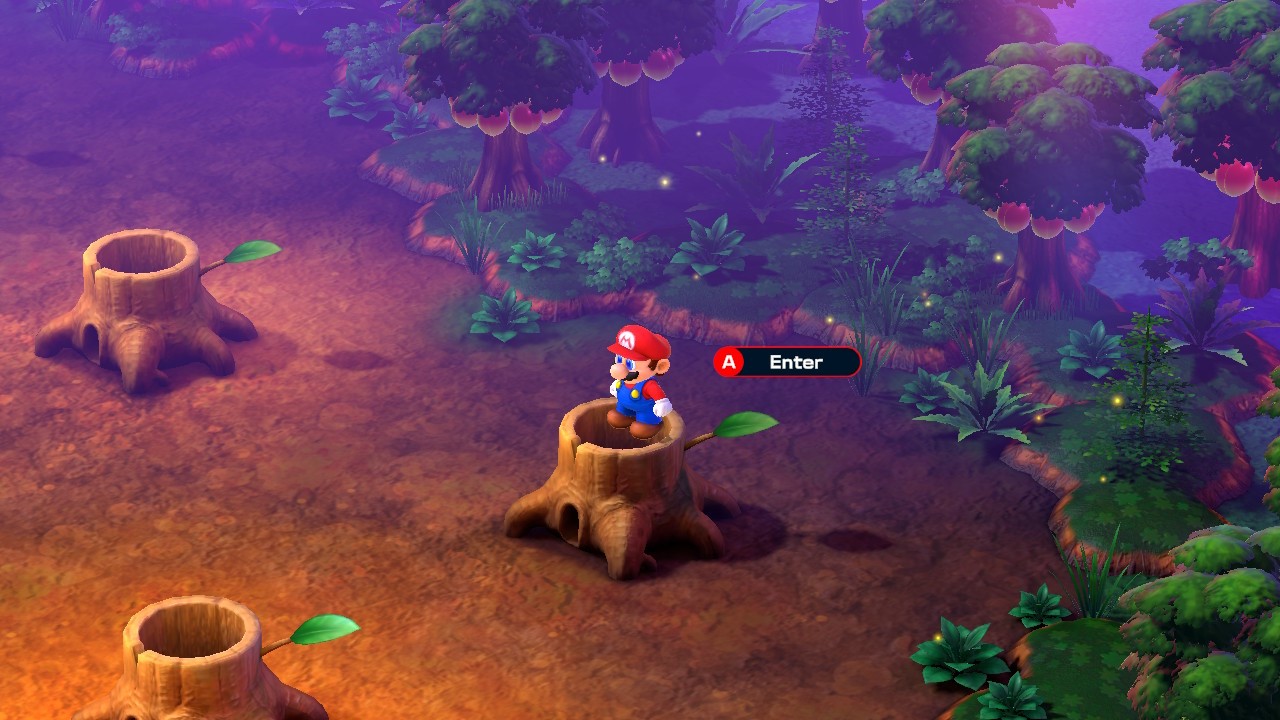Click the red A button icon
This screenshot has height=720, width=1280.
click(728, 363)
